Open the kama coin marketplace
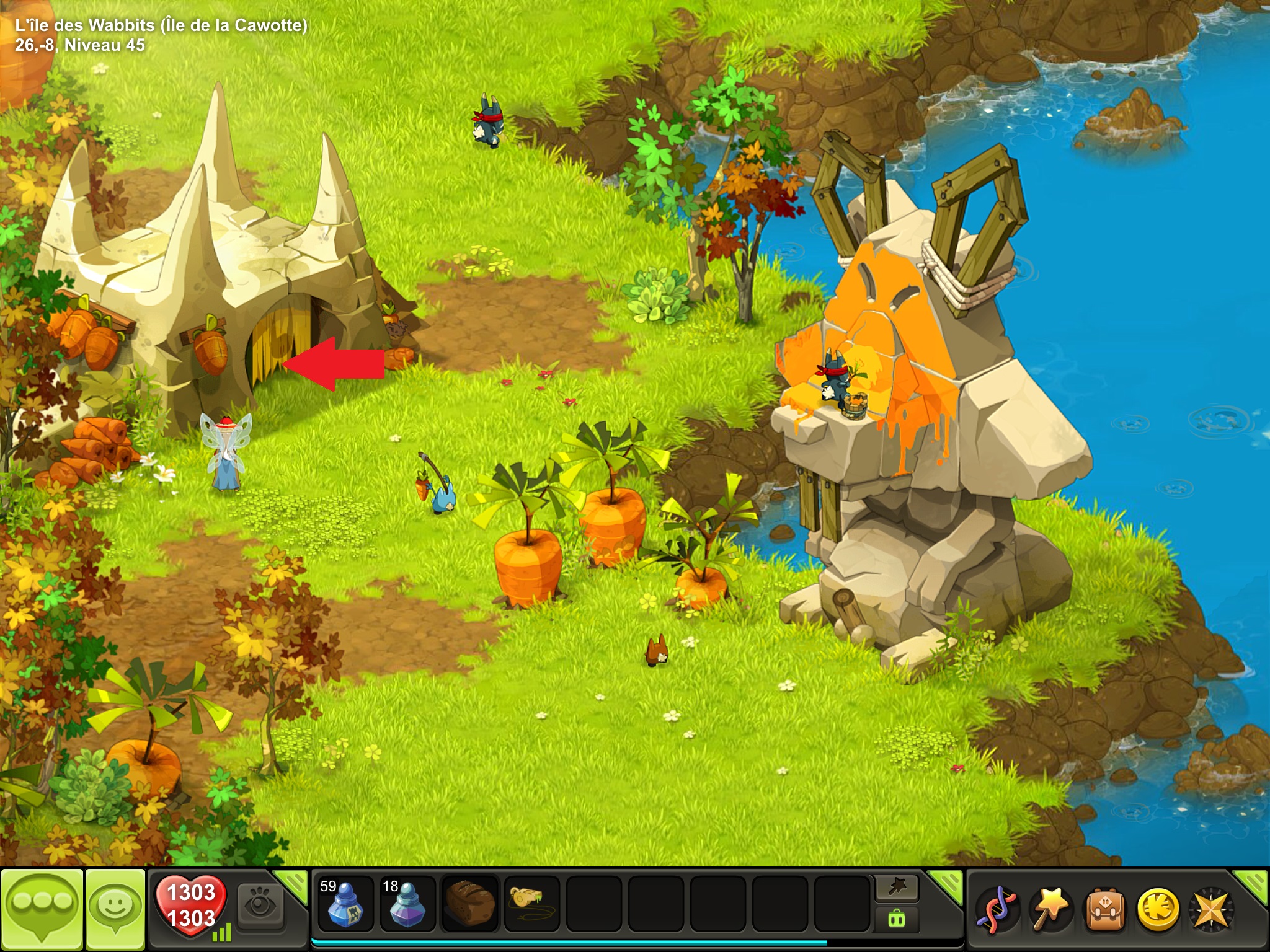 (x=1157, y=910)
